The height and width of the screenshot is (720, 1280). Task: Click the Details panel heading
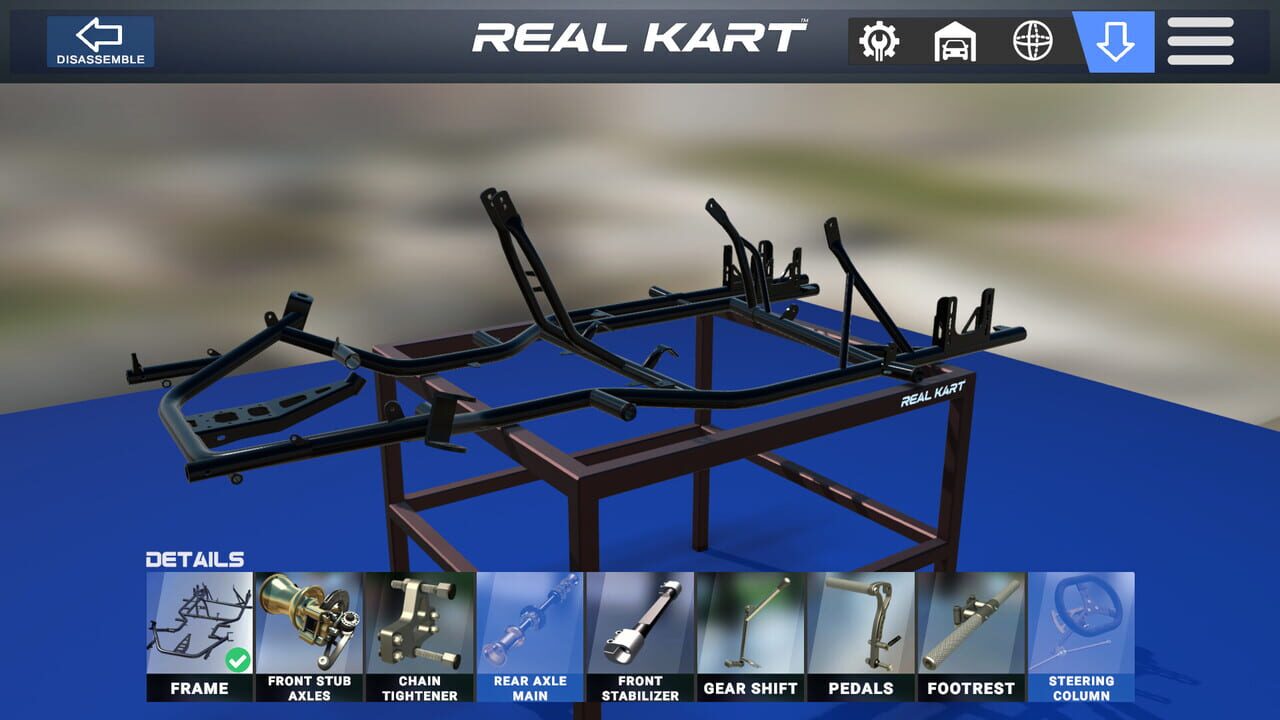(x=196, y=558)
